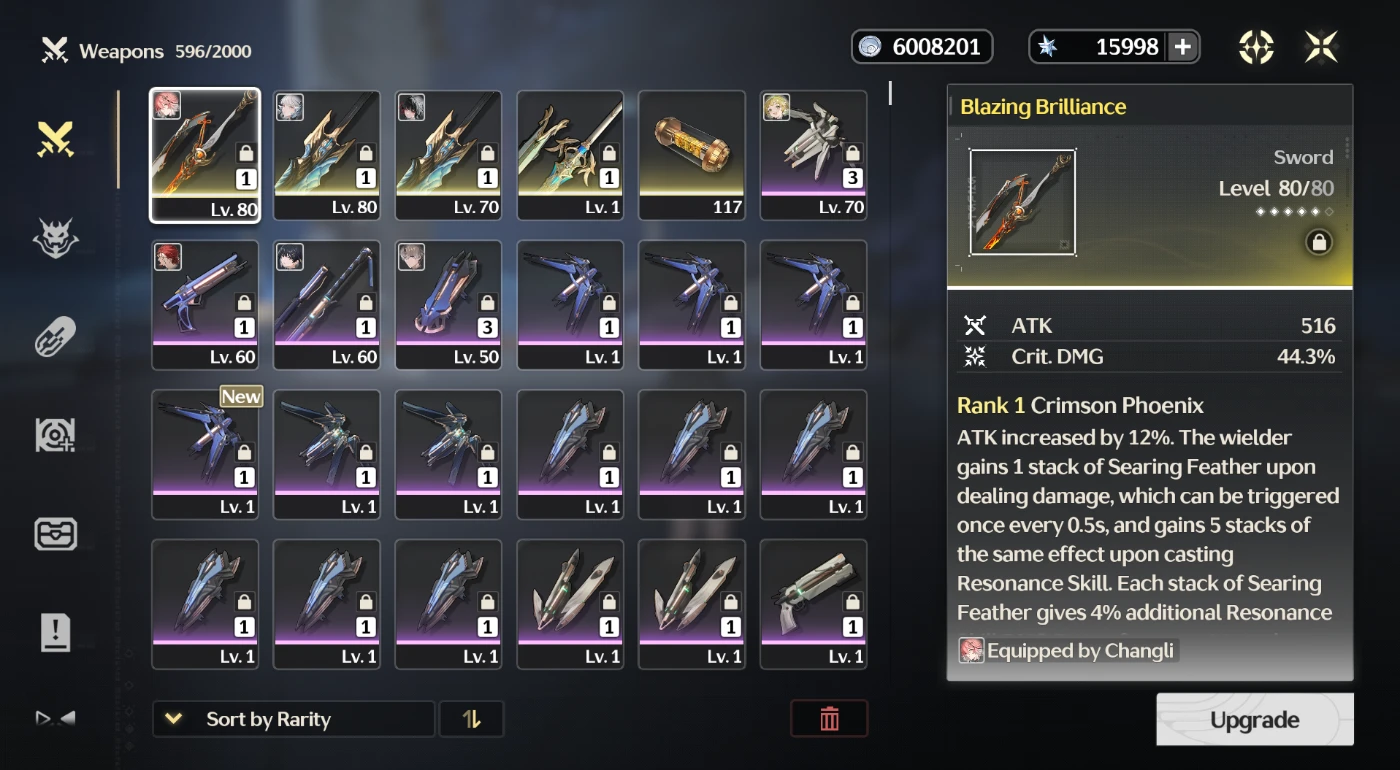Click the Equipped by Changli label
The image size is (1400, 770).
(x=1066, y=651)
